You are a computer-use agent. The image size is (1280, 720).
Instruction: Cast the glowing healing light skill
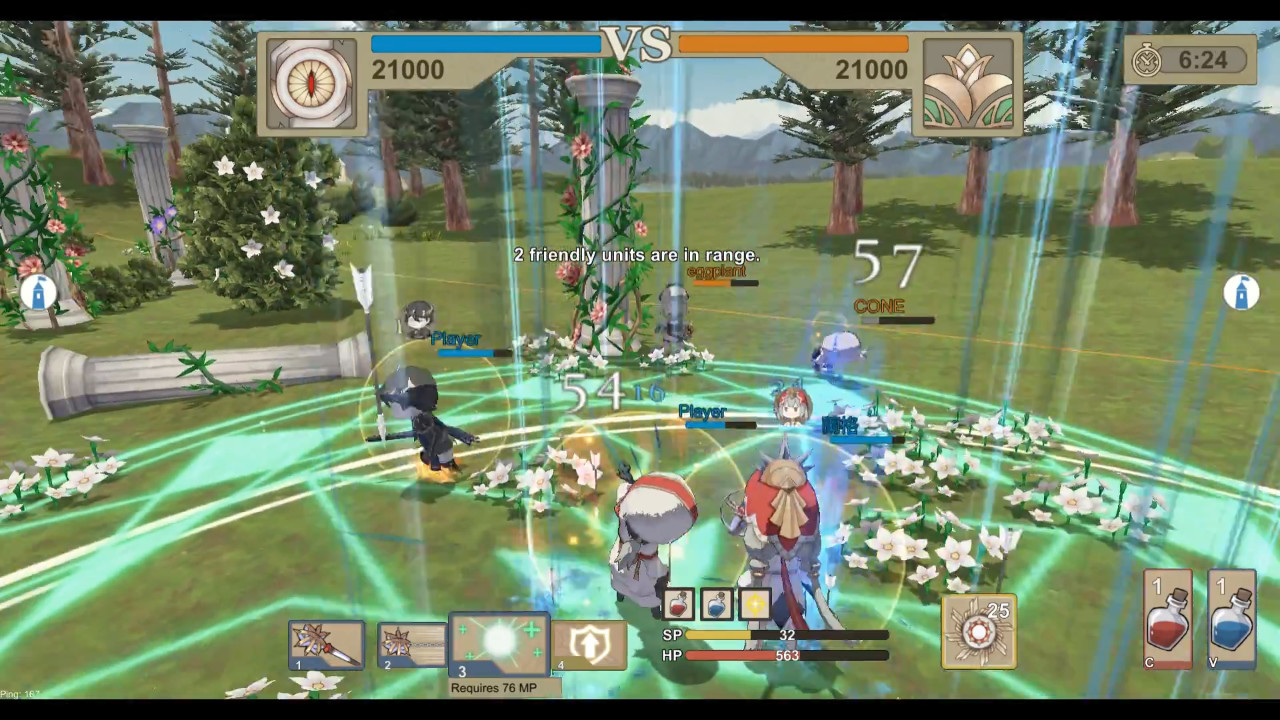click(499, 645)
